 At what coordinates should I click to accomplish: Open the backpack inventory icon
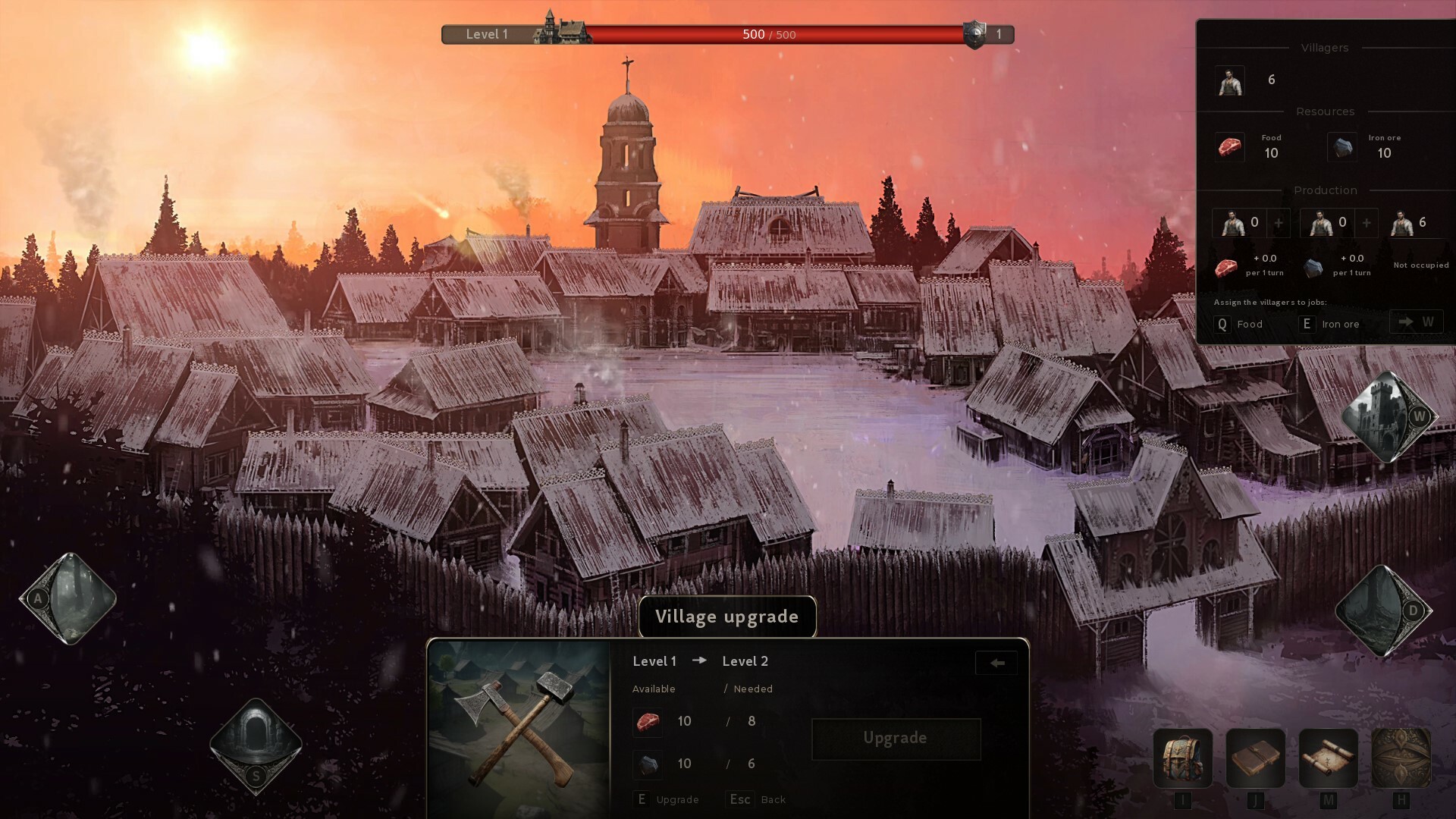click(x=1182, y=758)
